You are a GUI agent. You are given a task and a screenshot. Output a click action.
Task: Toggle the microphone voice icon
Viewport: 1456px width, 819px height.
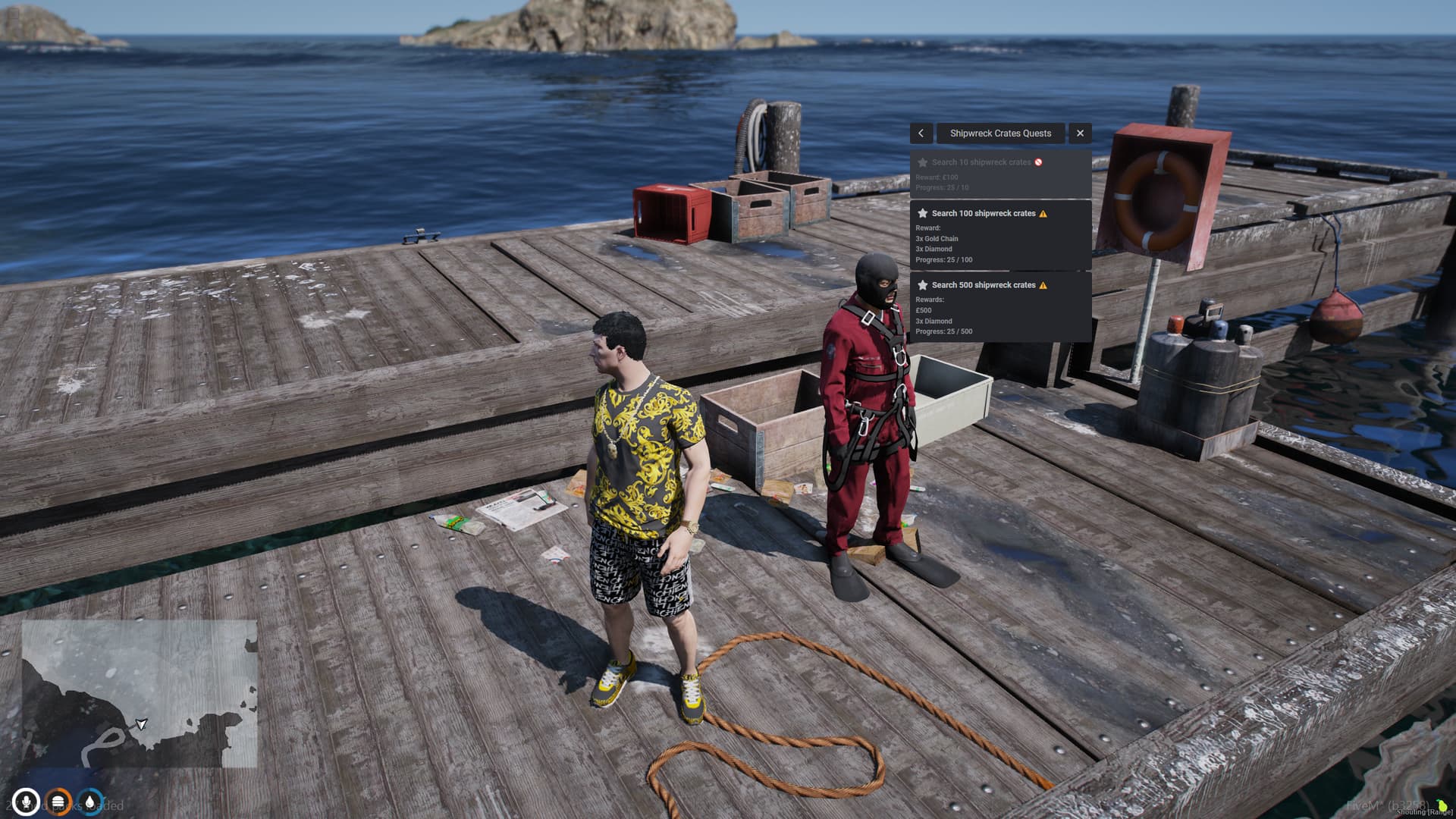26,802
